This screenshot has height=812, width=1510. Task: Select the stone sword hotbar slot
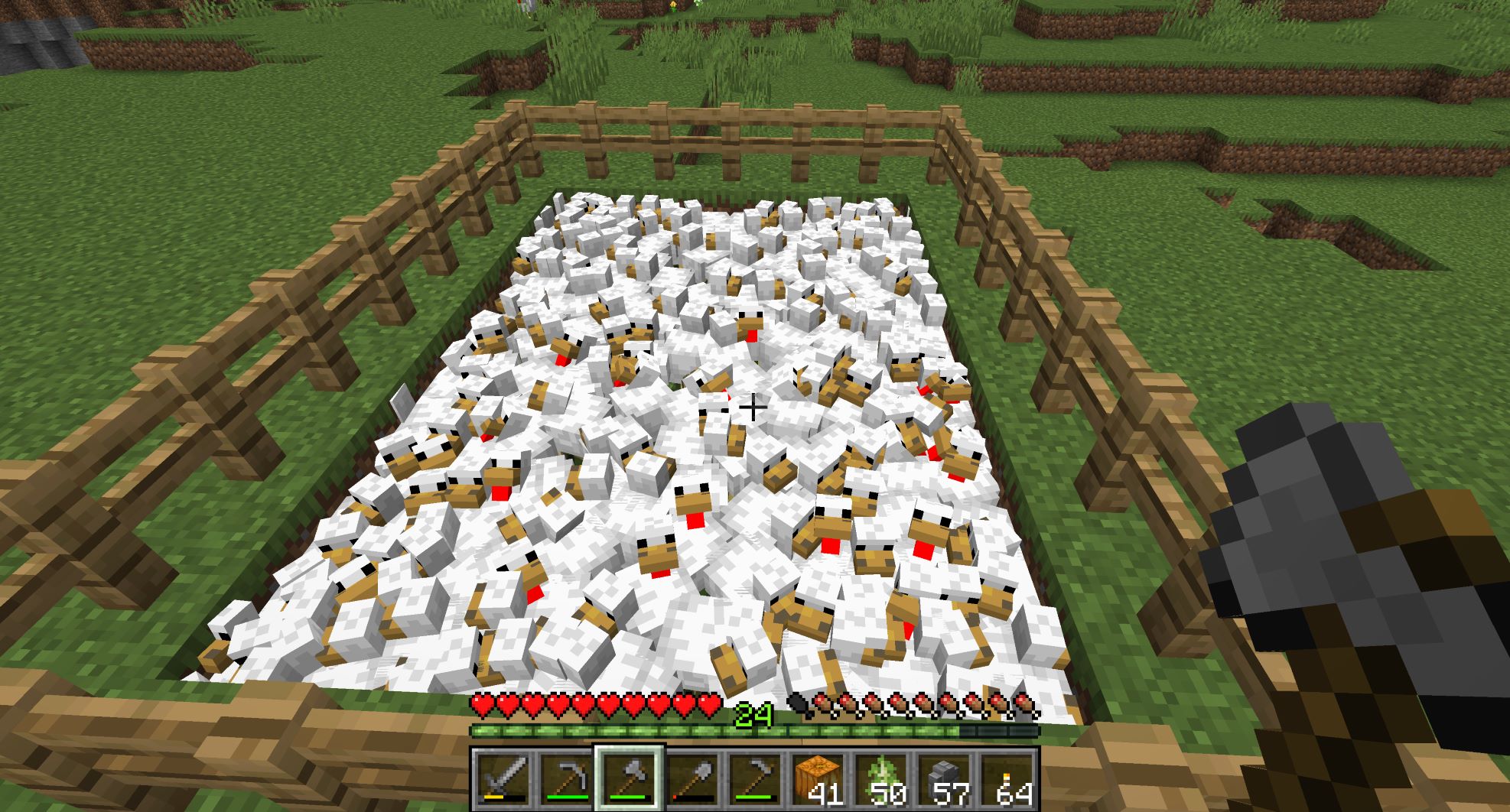[503, 778]
